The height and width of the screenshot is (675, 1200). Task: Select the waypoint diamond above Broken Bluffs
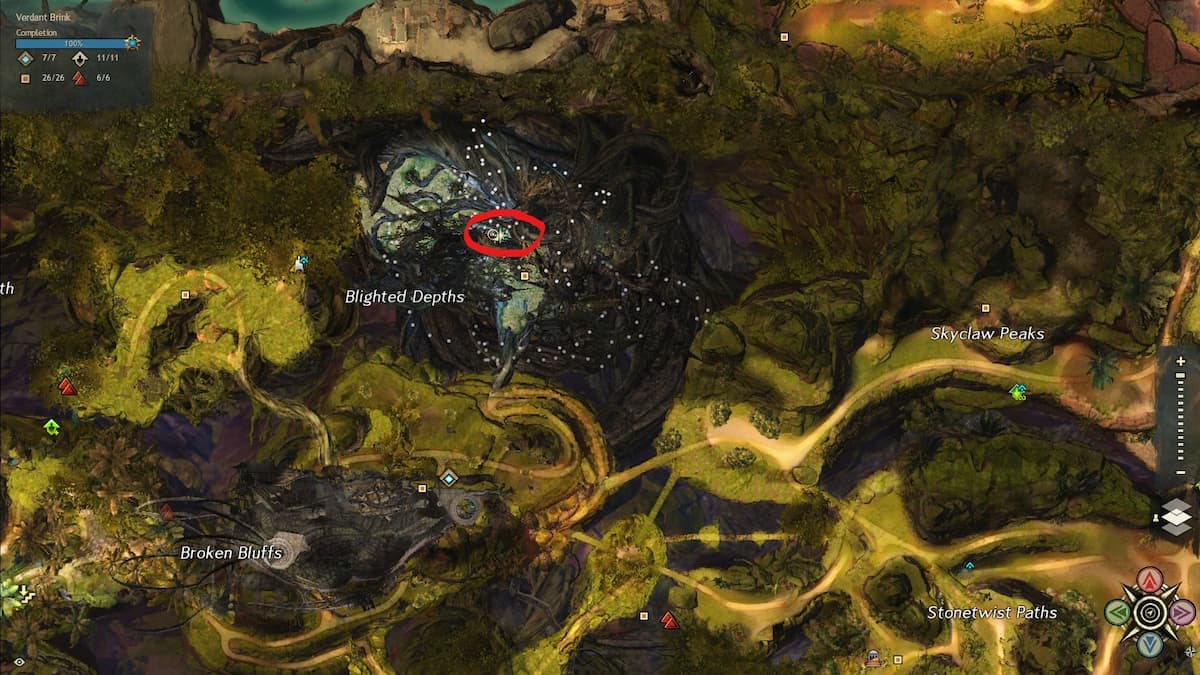pos(448,478)
